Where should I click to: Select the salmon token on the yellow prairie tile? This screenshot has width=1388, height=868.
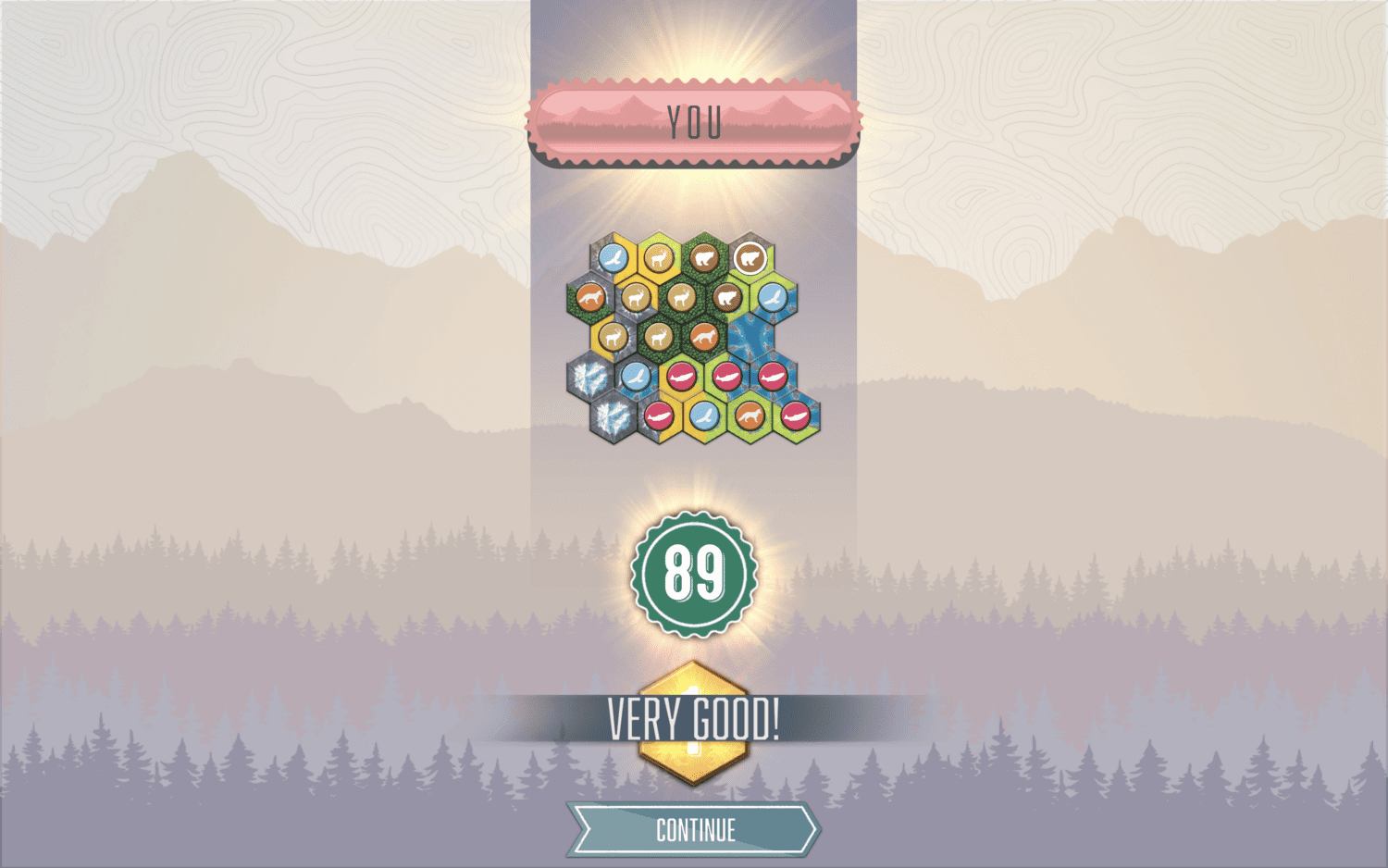[682, 377]
